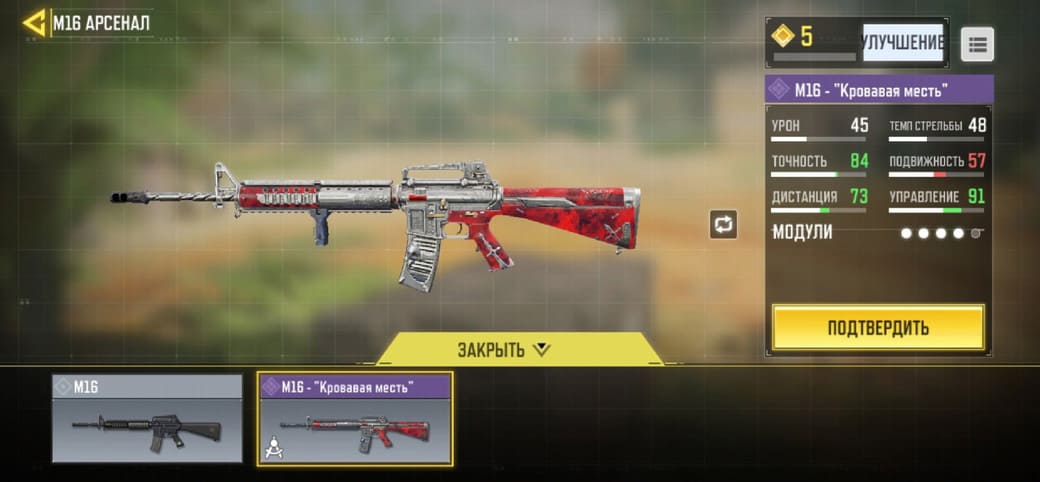Choose the M16 "Кровавая месть" skin card

click(x=355, y=419)
